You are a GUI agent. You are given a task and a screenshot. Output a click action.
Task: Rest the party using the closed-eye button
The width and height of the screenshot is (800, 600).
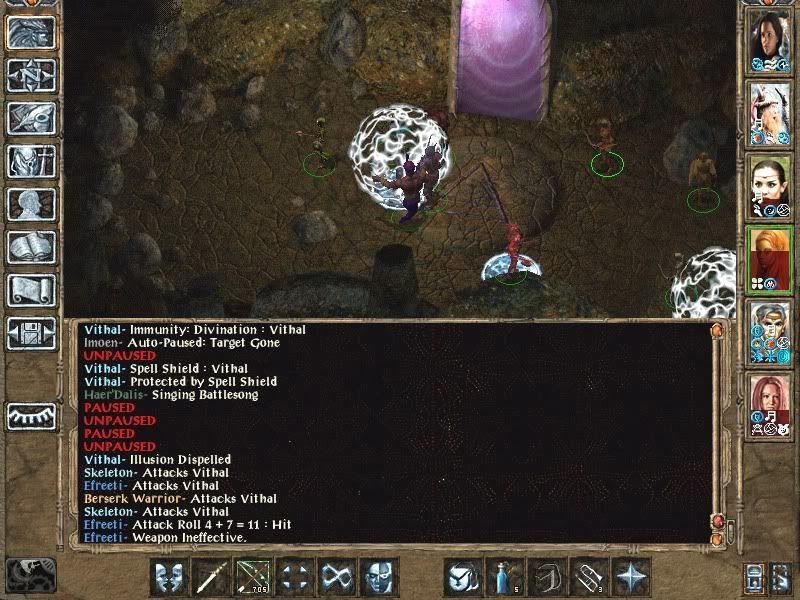pos(30,414)
